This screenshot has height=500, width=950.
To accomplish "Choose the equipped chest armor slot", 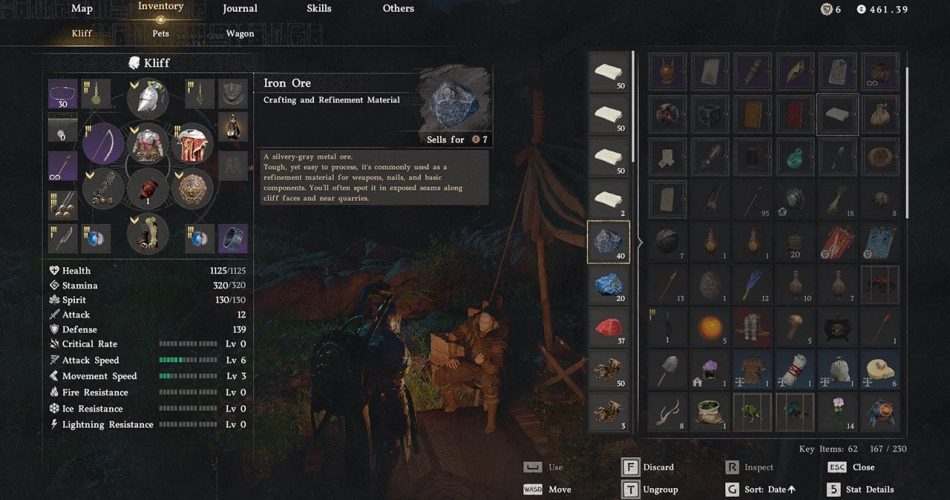I will (x=148, y=143).
